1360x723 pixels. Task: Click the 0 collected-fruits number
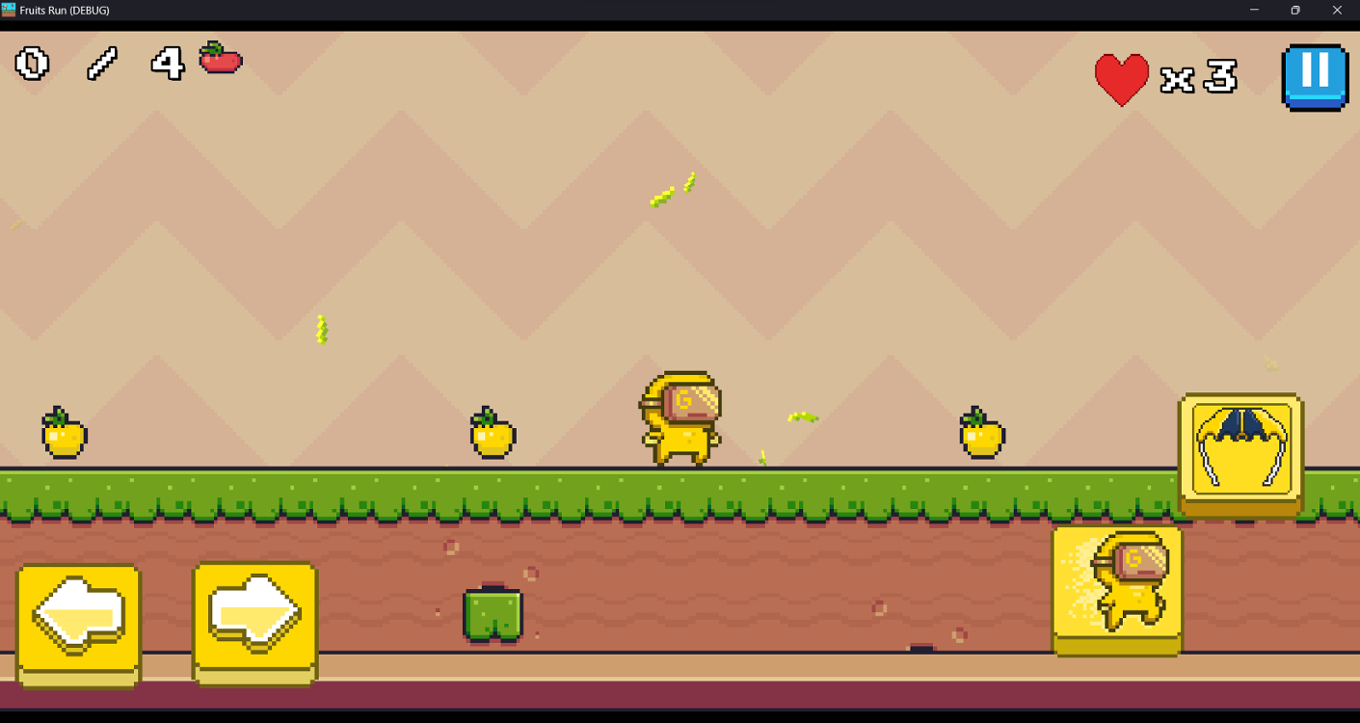(x=30, y=64)
